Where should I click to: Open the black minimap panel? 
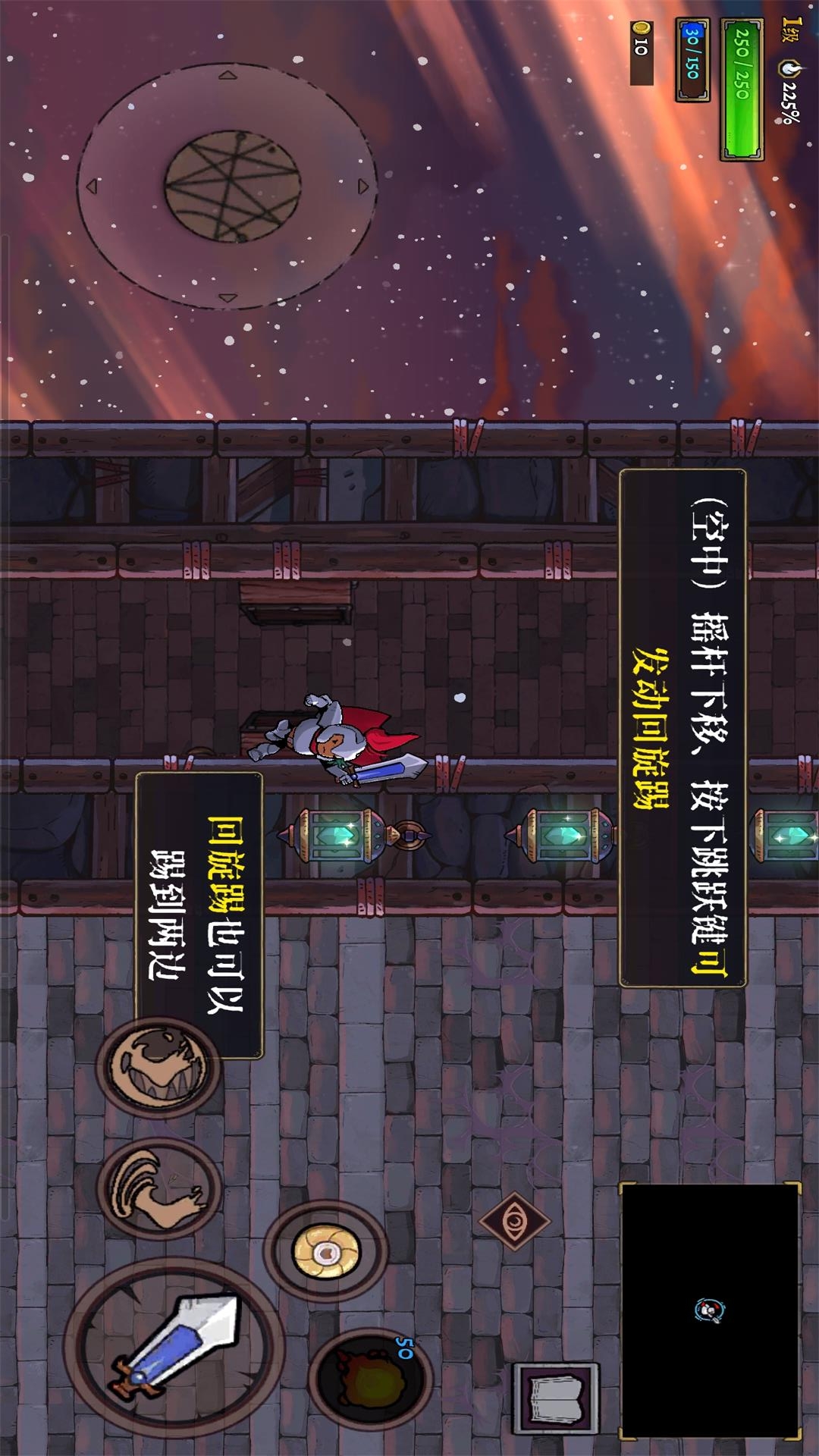(x=710, y=1310)
